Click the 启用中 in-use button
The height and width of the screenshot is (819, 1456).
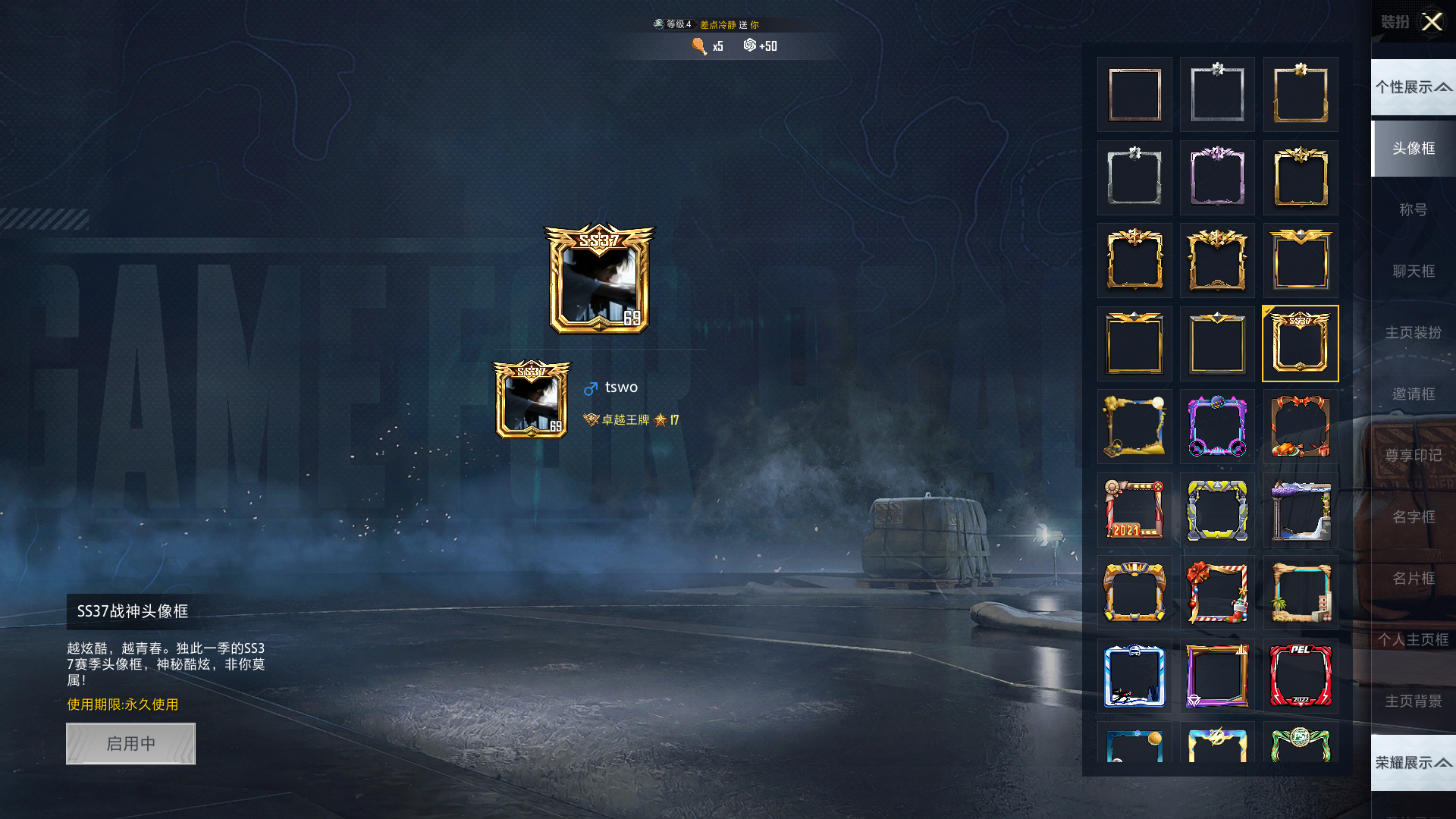[x=130, y=743]
